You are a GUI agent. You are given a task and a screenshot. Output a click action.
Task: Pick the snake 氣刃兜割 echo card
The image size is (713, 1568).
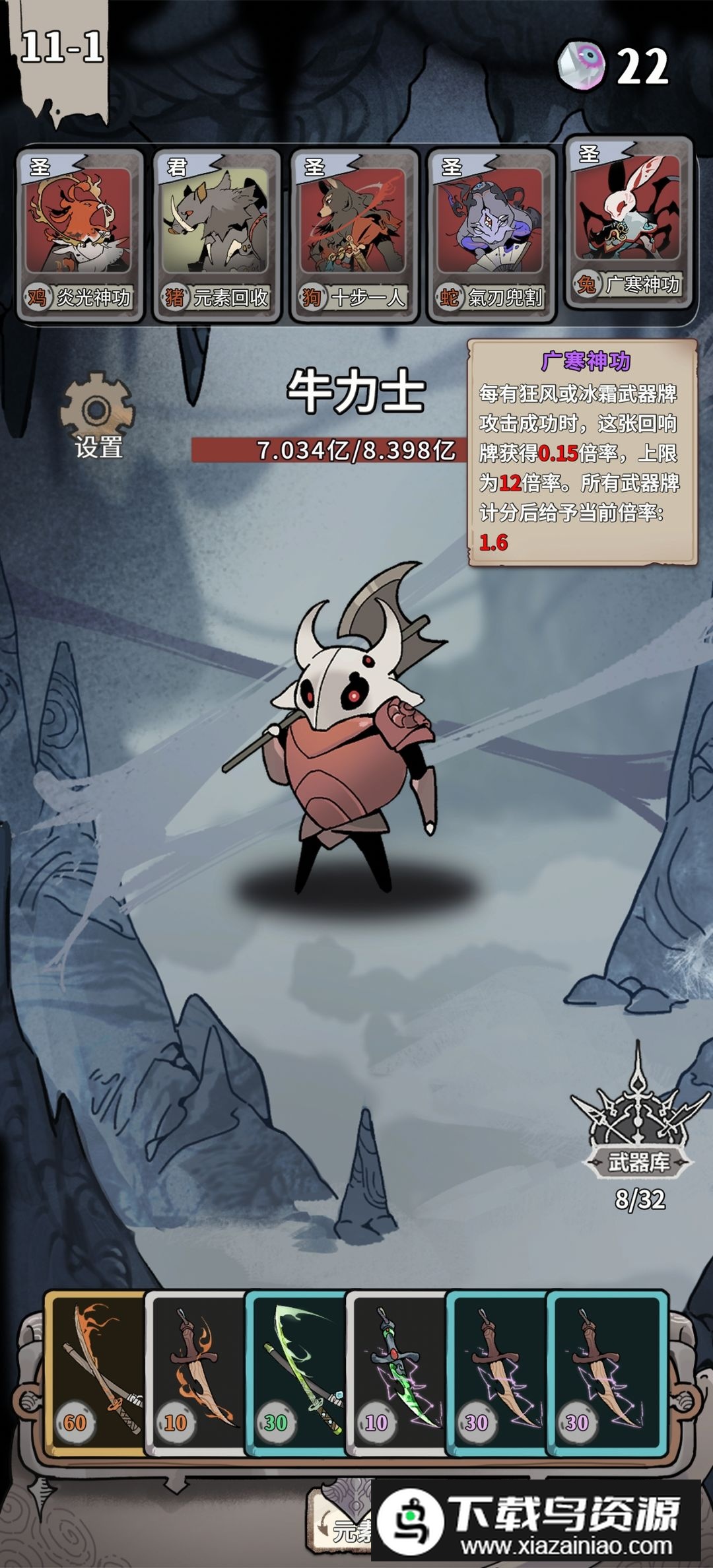point(491,234)
